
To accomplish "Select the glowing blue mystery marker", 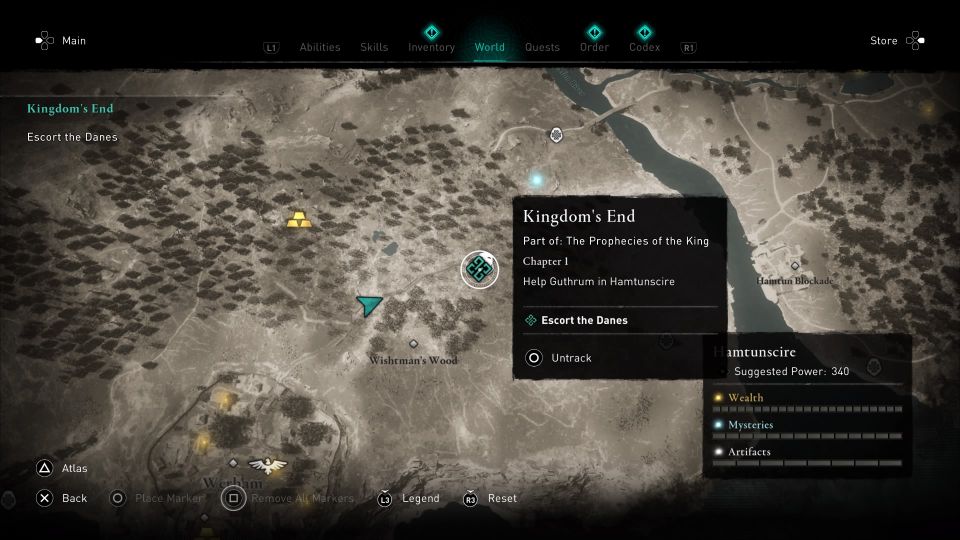I will click(x=537, y=180).
